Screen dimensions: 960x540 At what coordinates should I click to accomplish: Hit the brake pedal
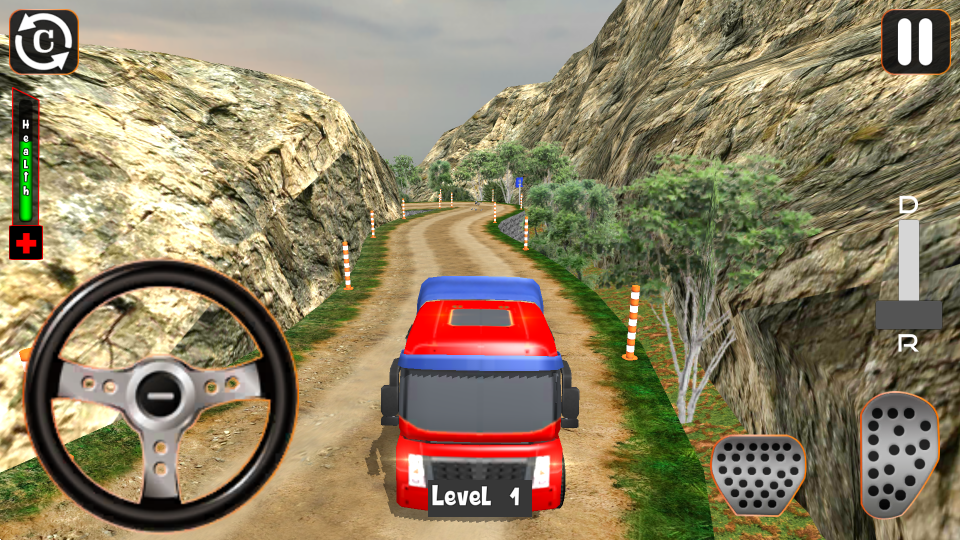click(758, 474)
